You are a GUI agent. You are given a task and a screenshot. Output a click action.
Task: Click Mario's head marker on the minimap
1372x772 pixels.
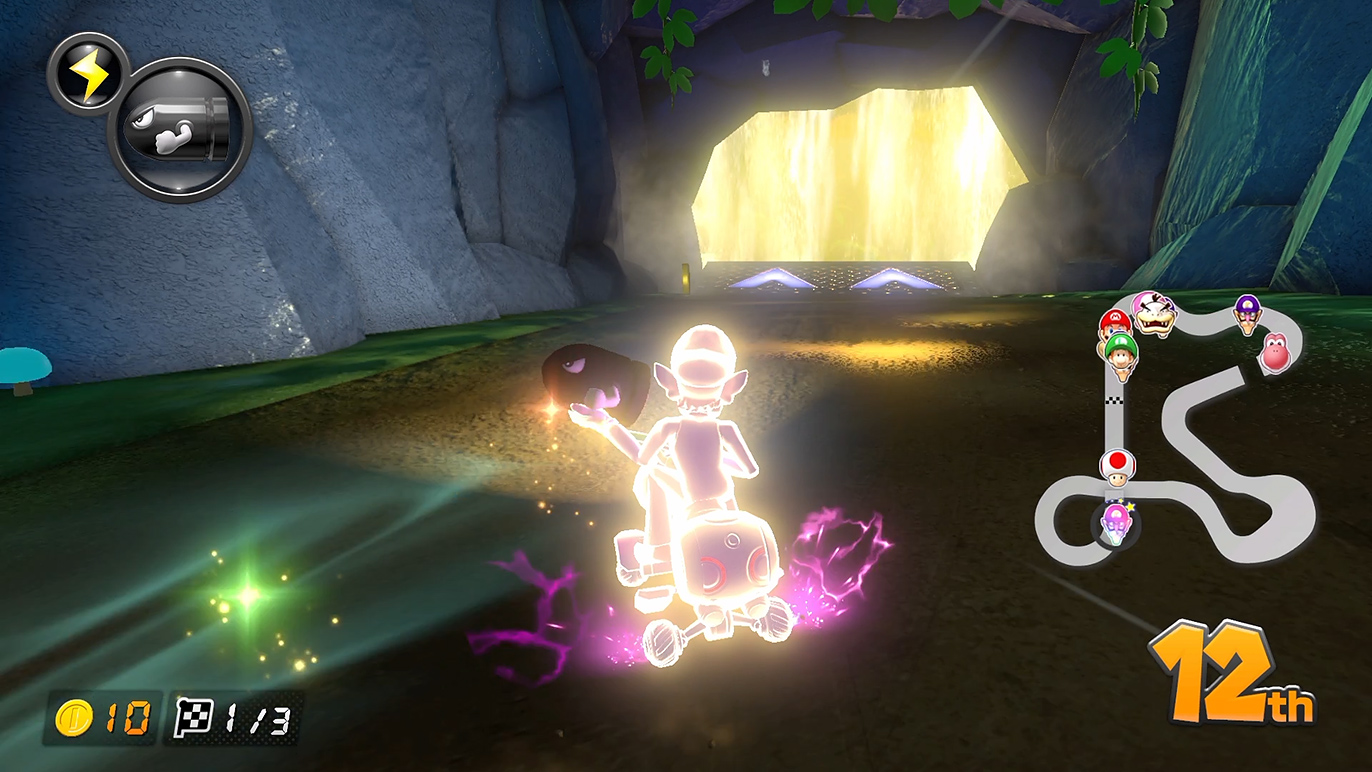point(1114,324)
